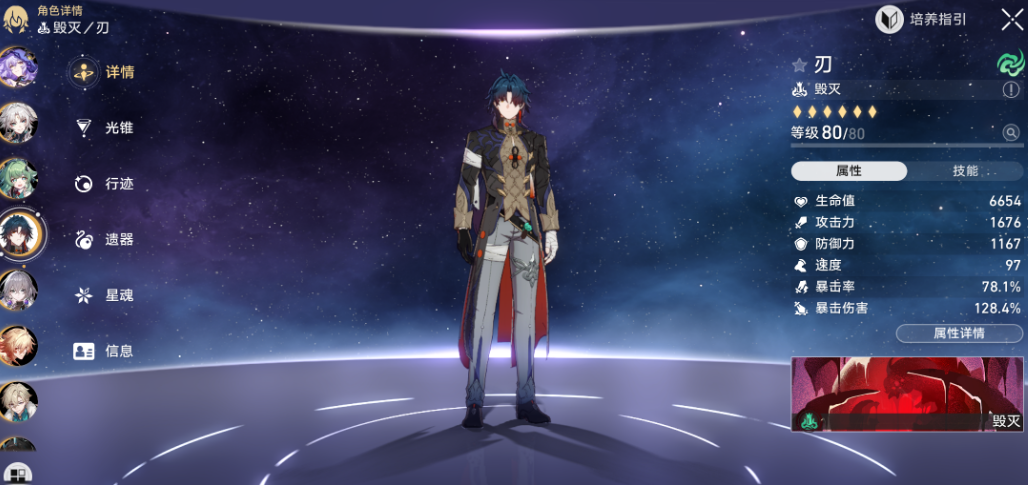Viewport: 1028px width, 485px height.
Task: Click the level magnifier icon
Action: tap(1011, 133)
